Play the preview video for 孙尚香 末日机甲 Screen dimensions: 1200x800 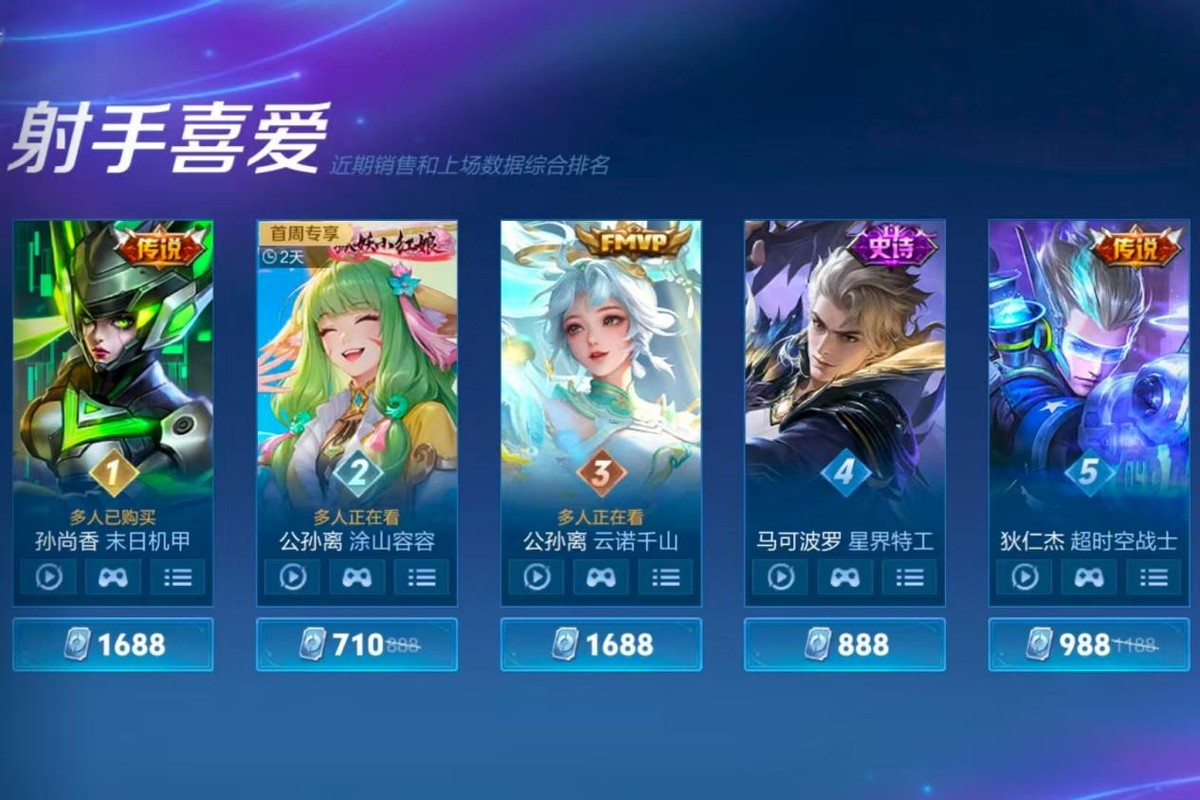[48, 577]
